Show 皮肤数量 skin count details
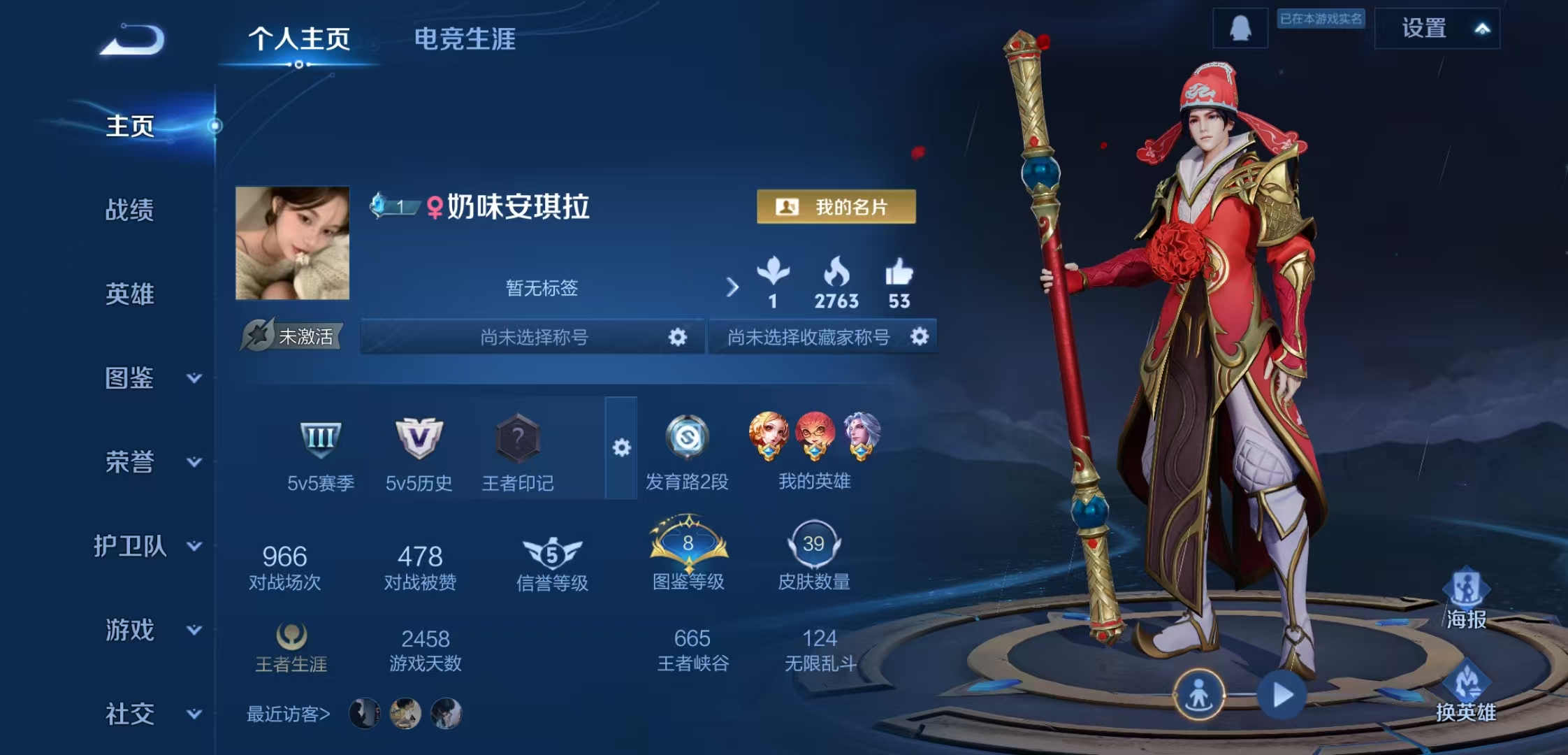This screenshot has width=1568, height=755. coord(813,556)
